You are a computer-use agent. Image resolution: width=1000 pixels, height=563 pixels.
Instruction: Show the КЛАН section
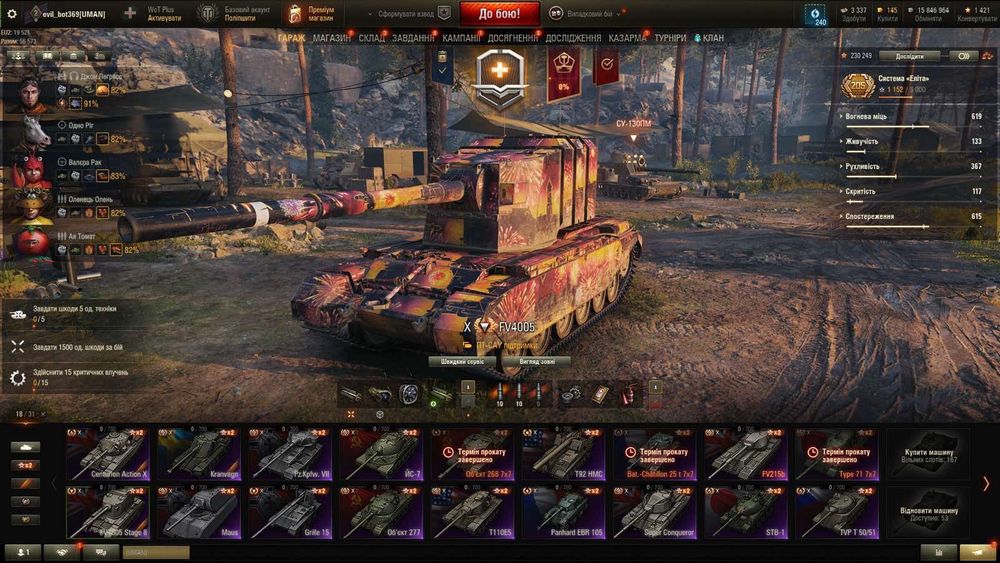pyautogui.click(x=710, y=38)
